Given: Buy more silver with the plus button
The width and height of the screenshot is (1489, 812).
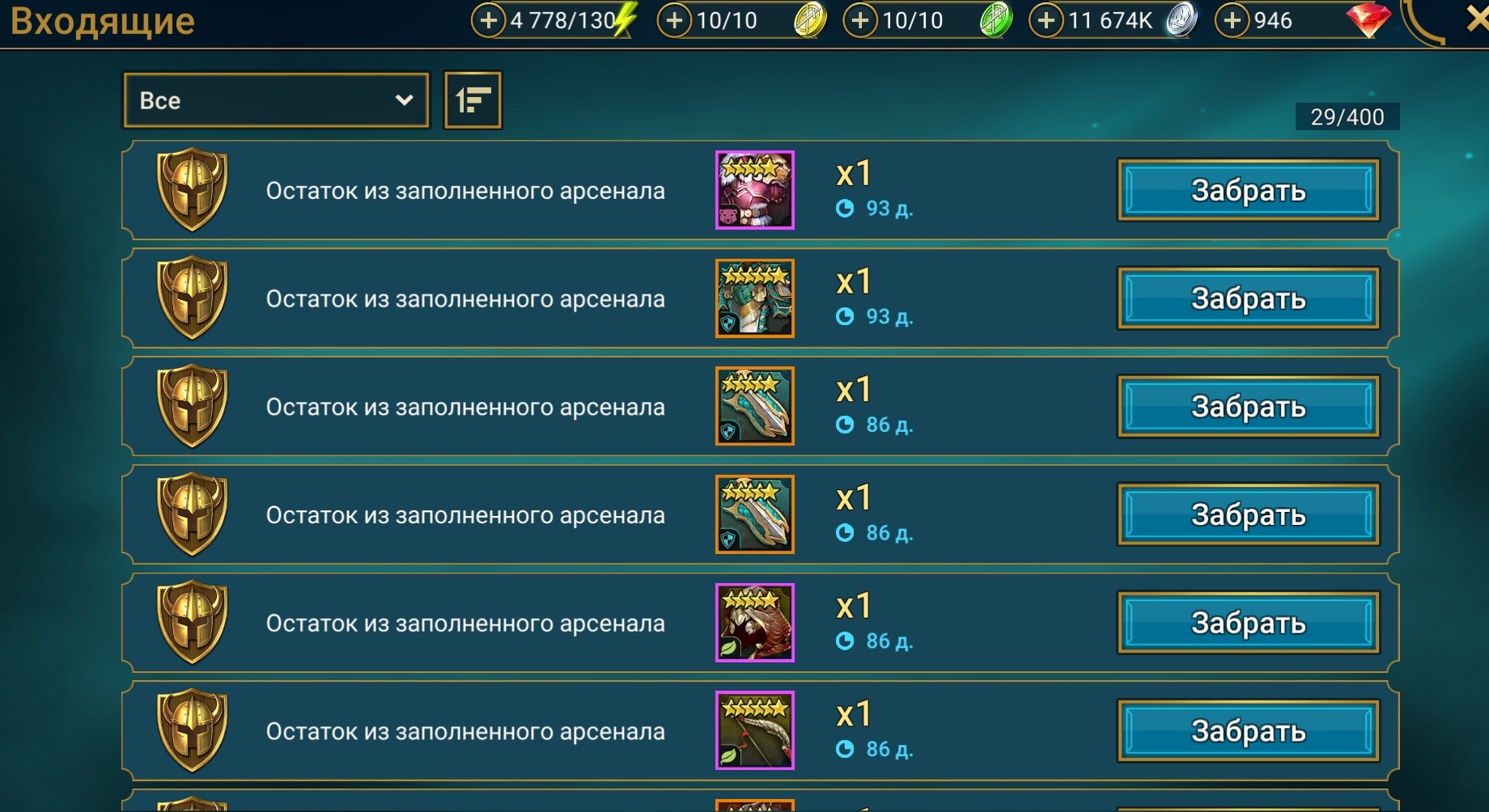Looking at the screenshot, I should [1046, 20].
